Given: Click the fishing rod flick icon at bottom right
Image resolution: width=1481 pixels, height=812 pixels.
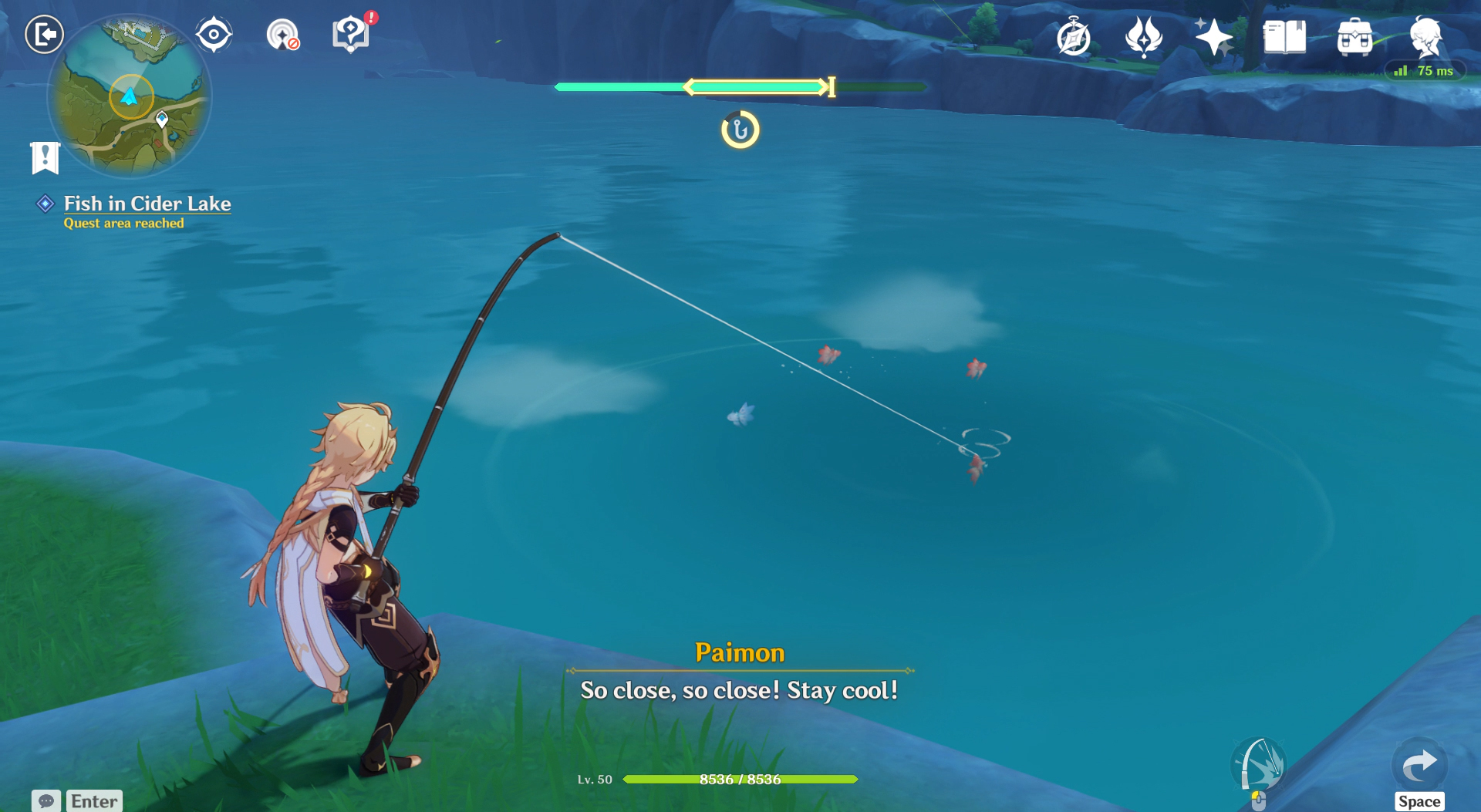Looking at the screenshot, I should click(x=1260, y=763).
